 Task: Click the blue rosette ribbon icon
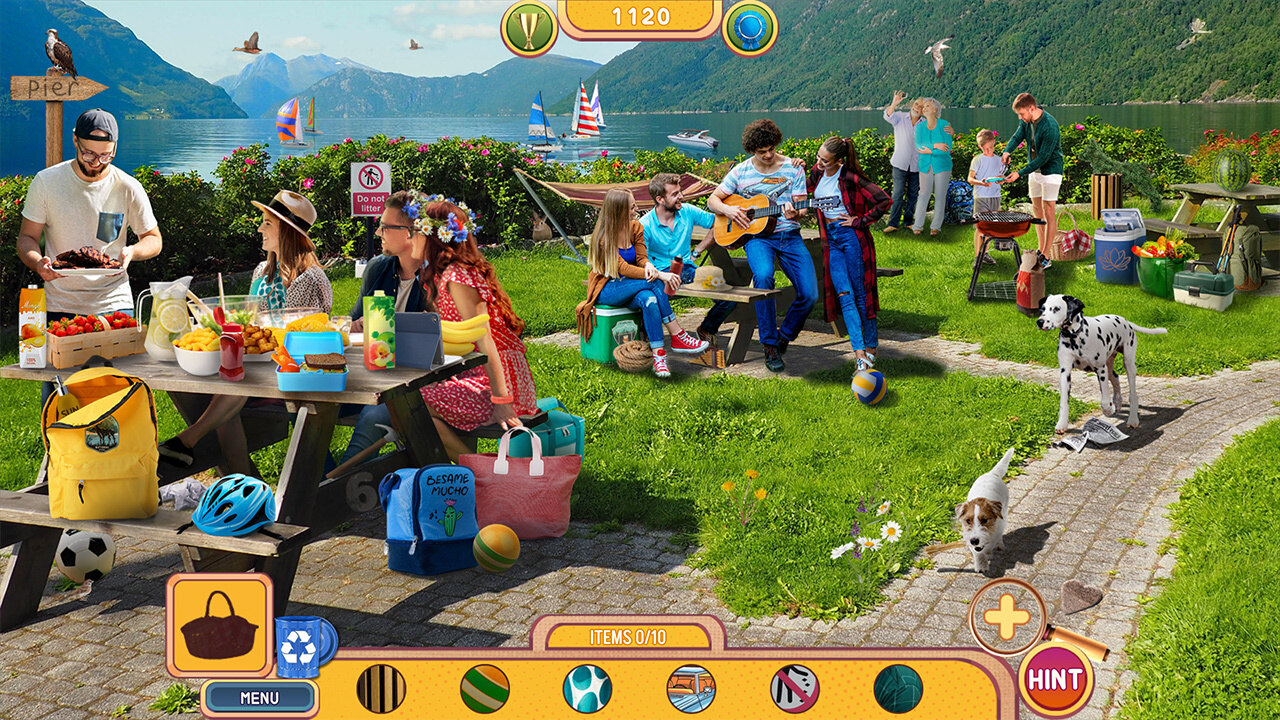[749, 27]
